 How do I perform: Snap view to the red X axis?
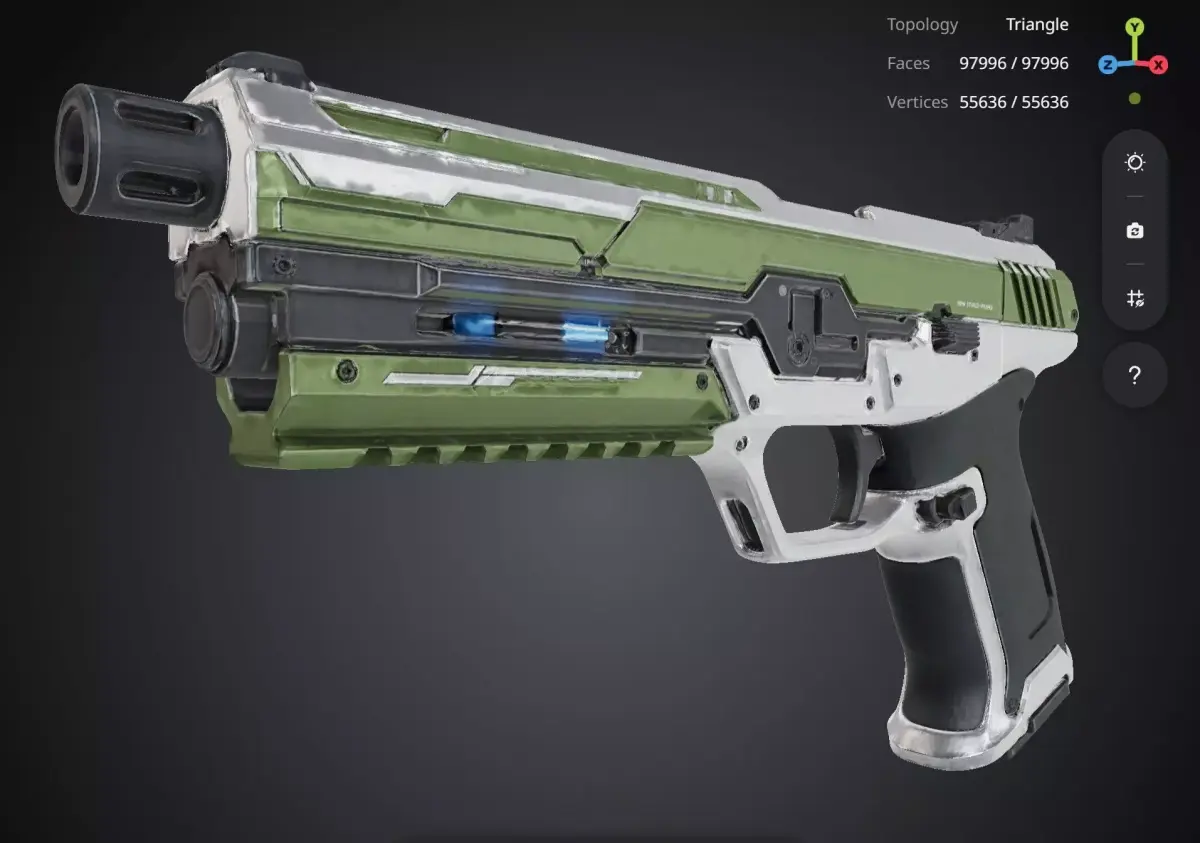point(1159,65)
